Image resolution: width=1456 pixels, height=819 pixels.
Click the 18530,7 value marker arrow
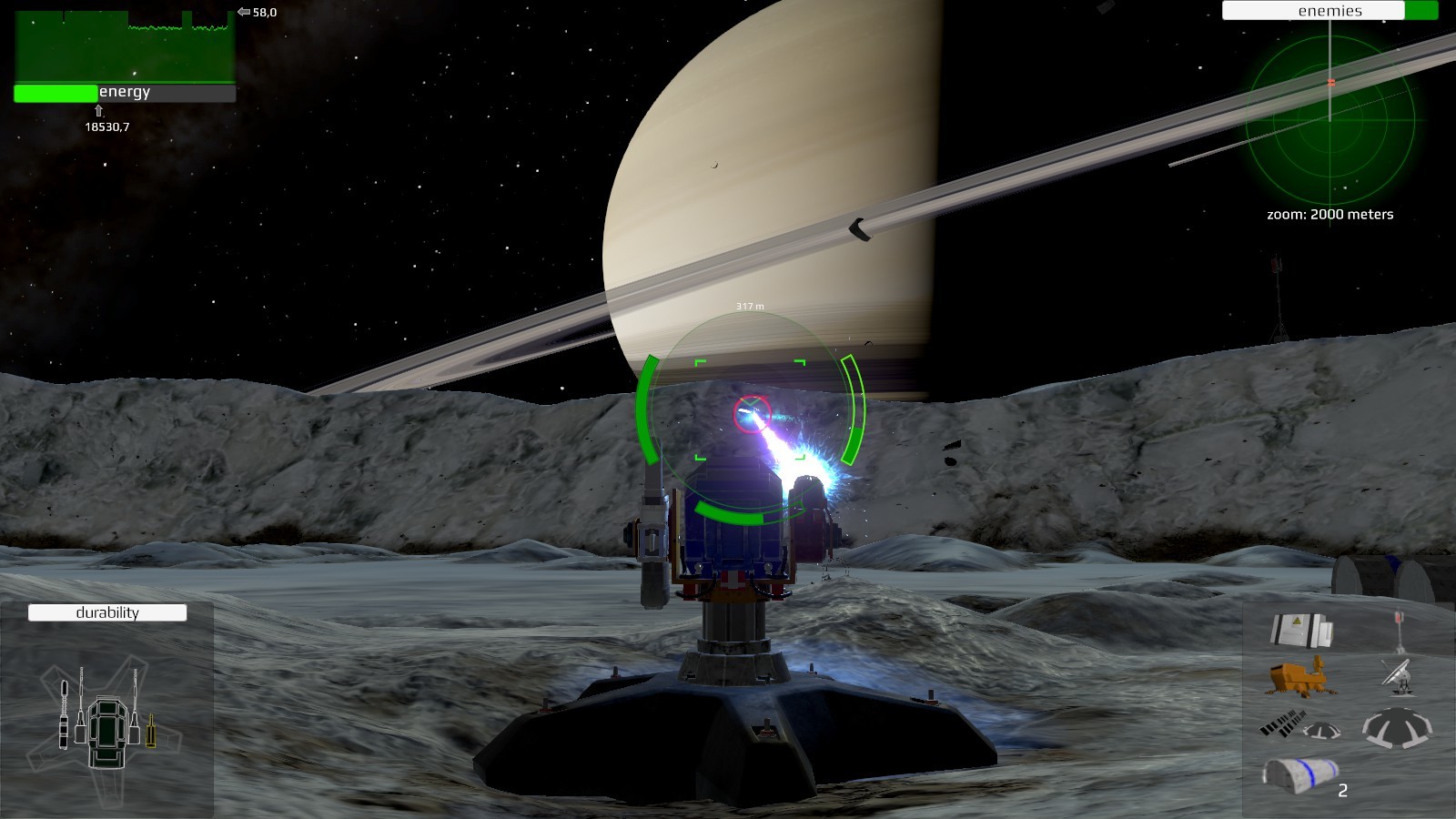(x=98, y=111)
